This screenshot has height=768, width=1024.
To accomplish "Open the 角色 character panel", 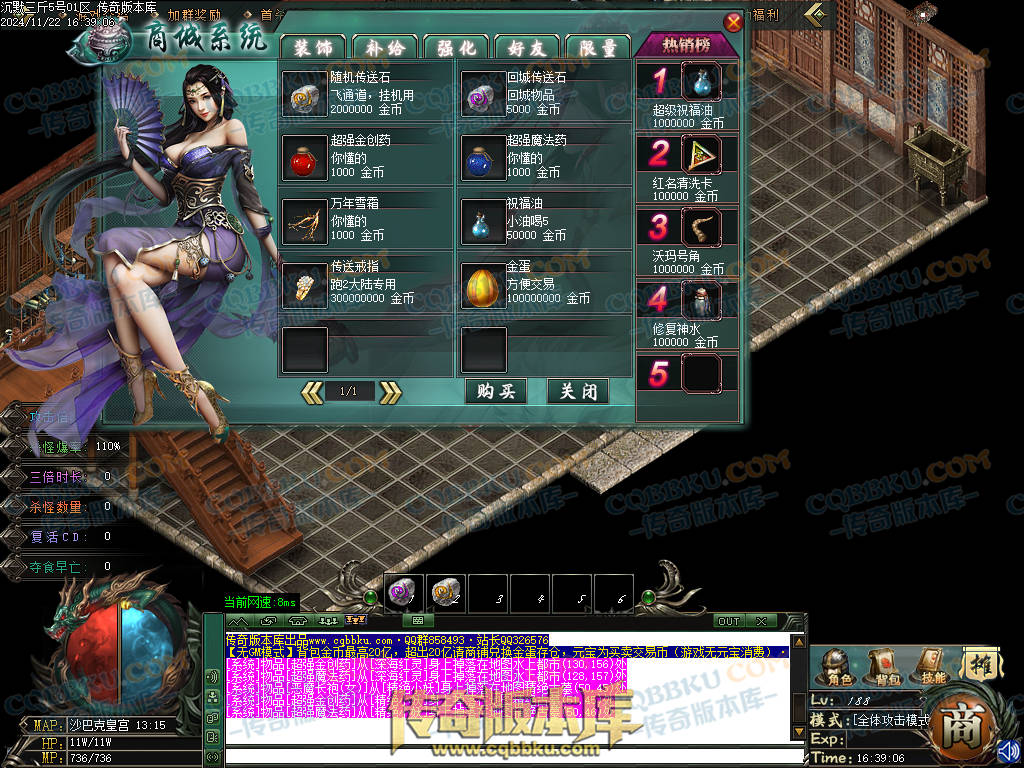I will [x=834, y=665].
